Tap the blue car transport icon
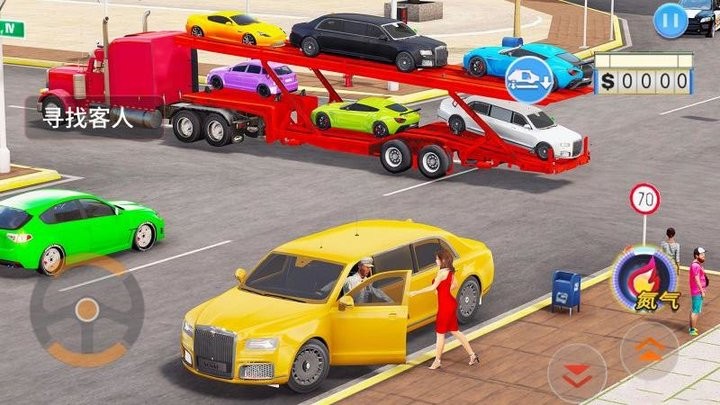Viewport: 720px width, 405px height. click(x=529, y=77)
